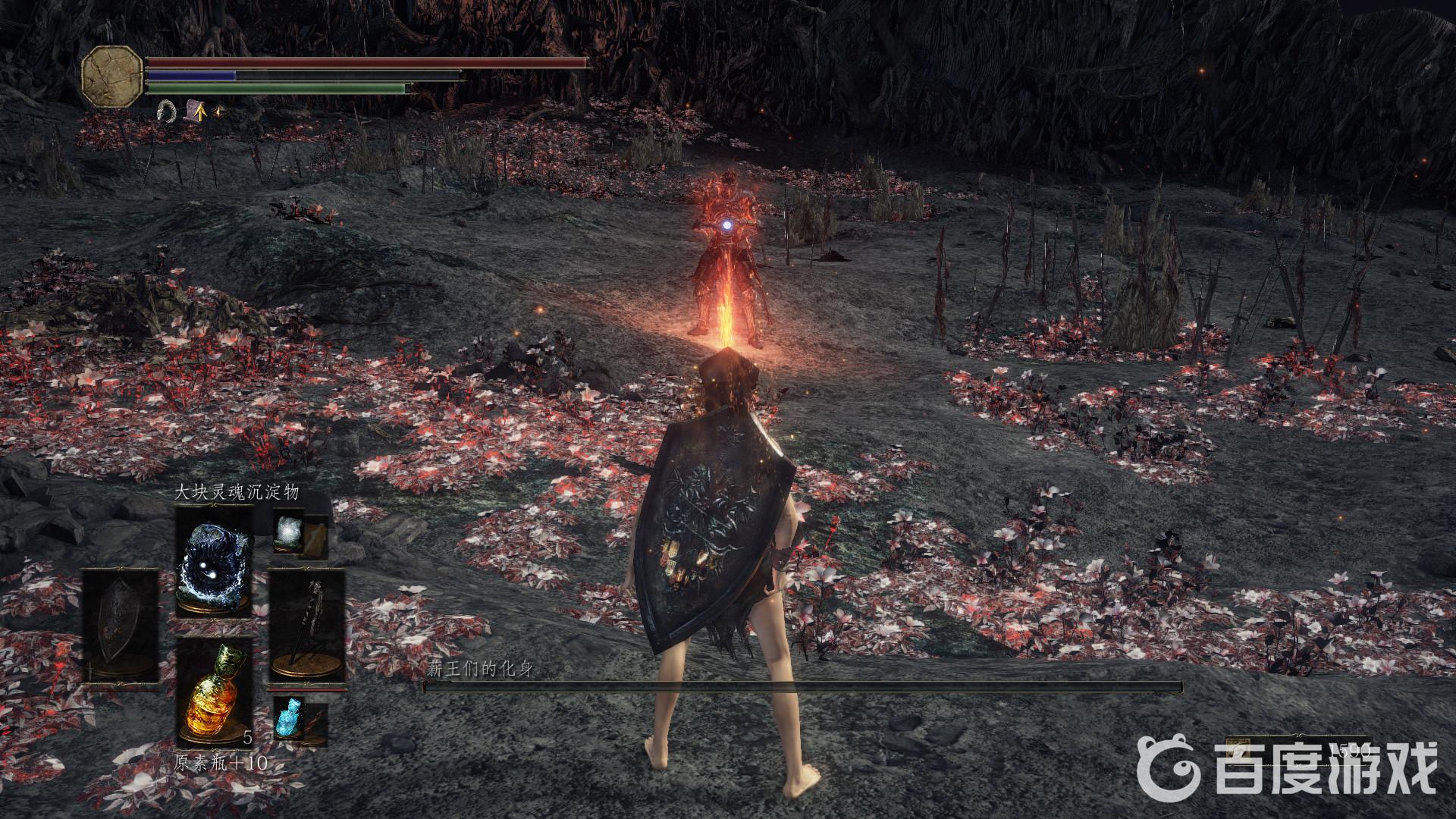Viewport: 1456px width, 819px height.
Task: Click the golden diamond sparkle status icon
Action: click(x=221, y=111)
